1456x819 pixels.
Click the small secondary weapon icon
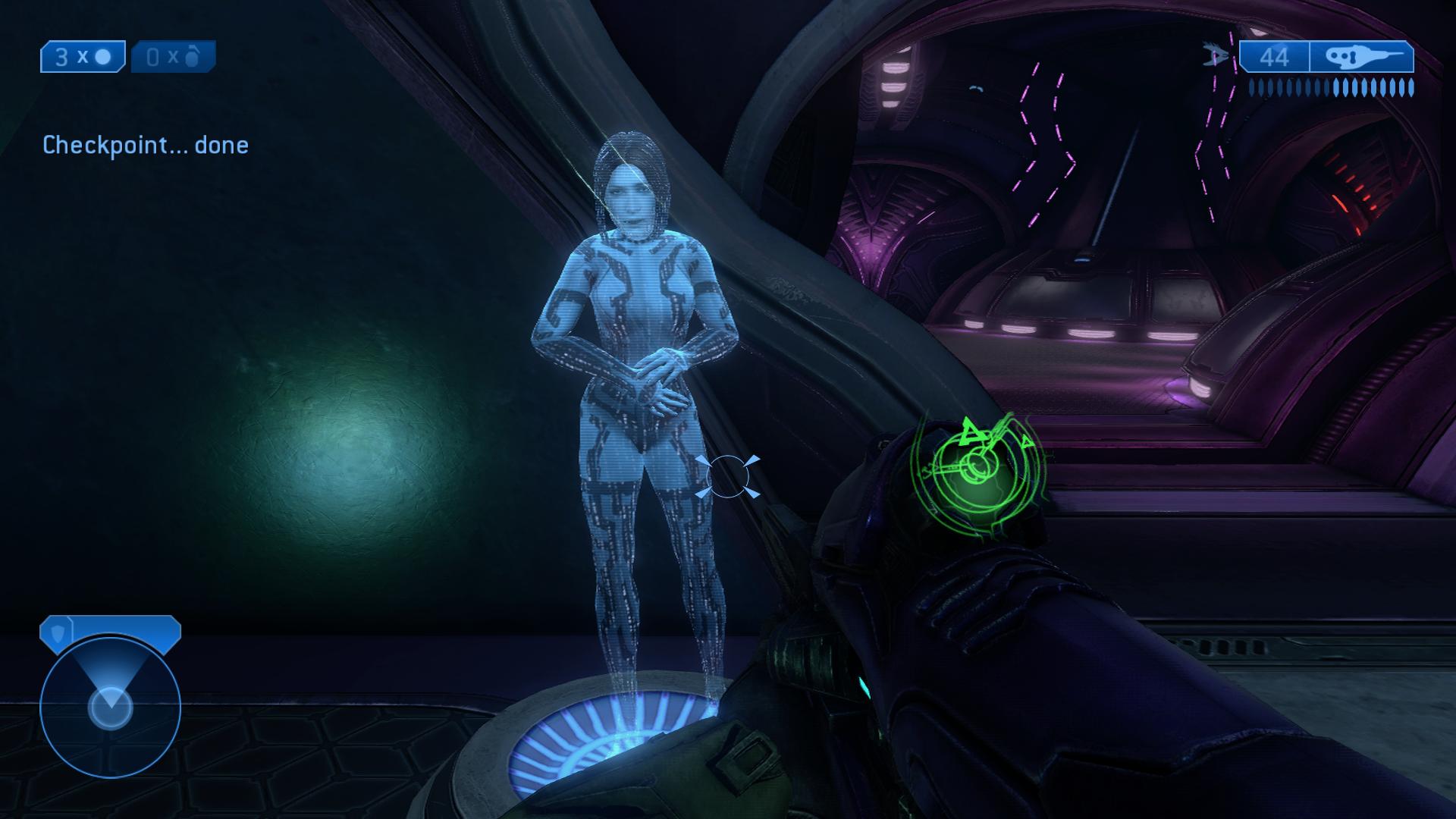point(1217,55)
